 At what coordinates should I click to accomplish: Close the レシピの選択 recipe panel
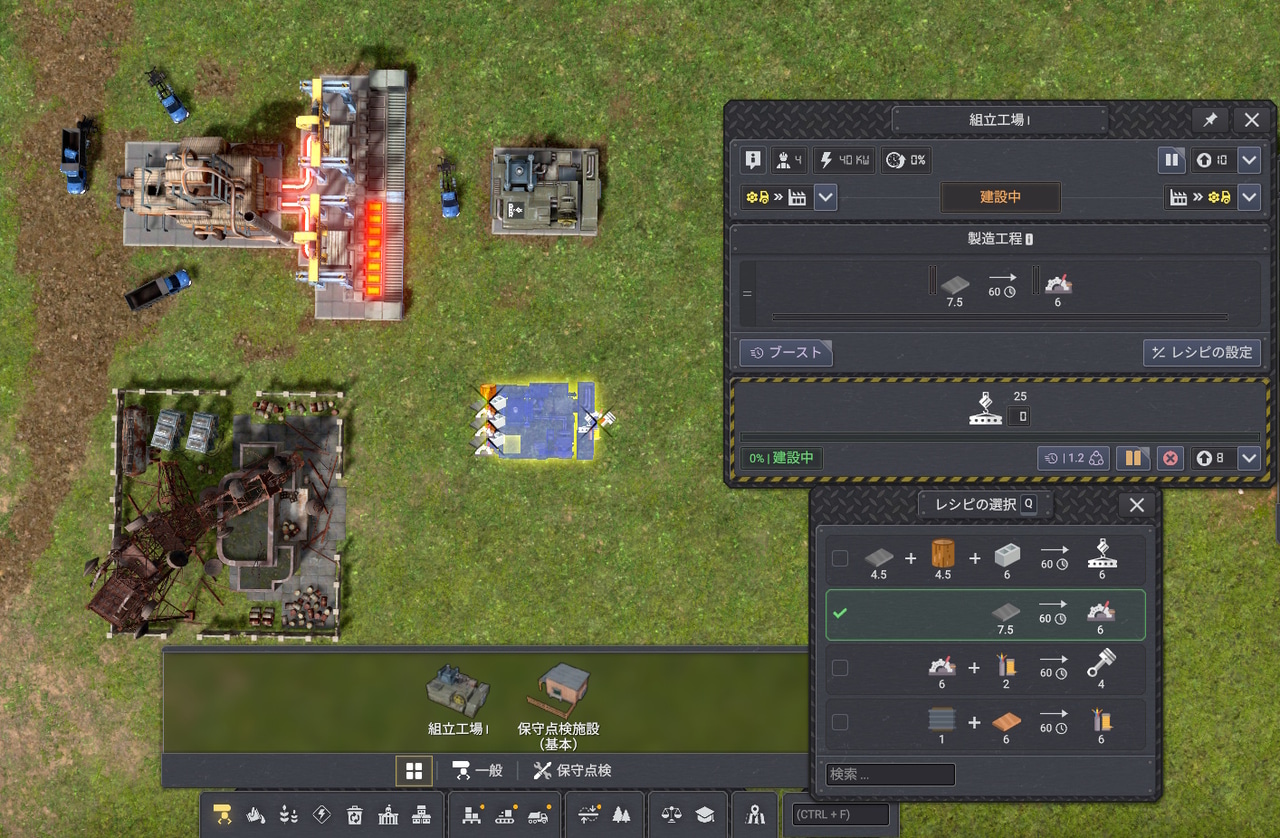[1136, 505]
